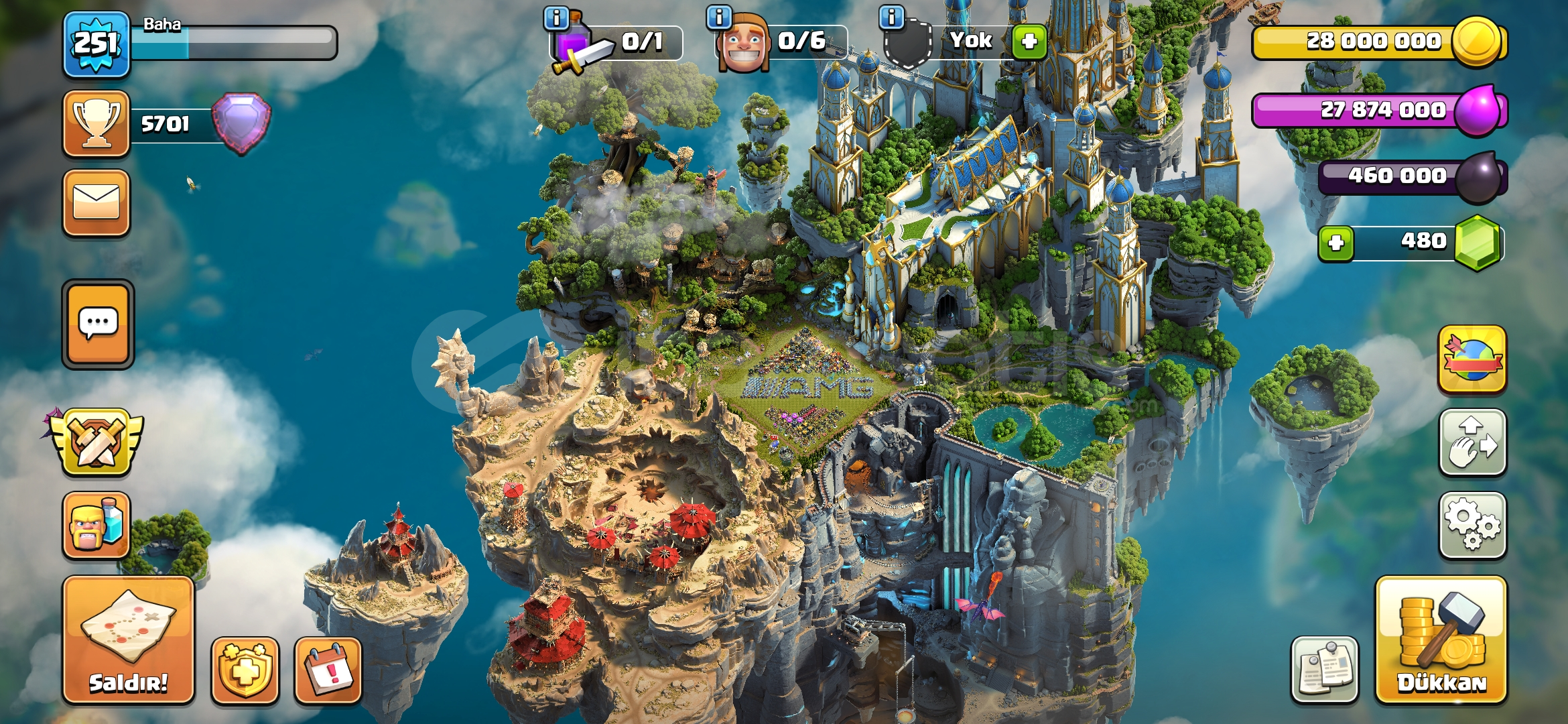Open the barbarian army training menu
This screenshot has width=1568, height=724.
[96, 526]
